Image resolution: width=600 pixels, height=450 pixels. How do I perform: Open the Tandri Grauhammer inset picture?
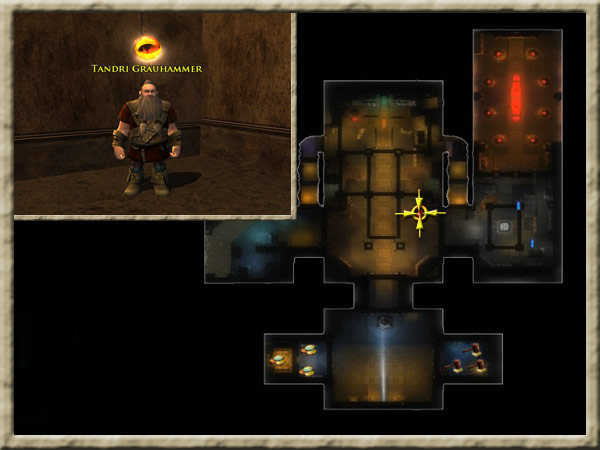pyautogui.click(x=154, y=115)
